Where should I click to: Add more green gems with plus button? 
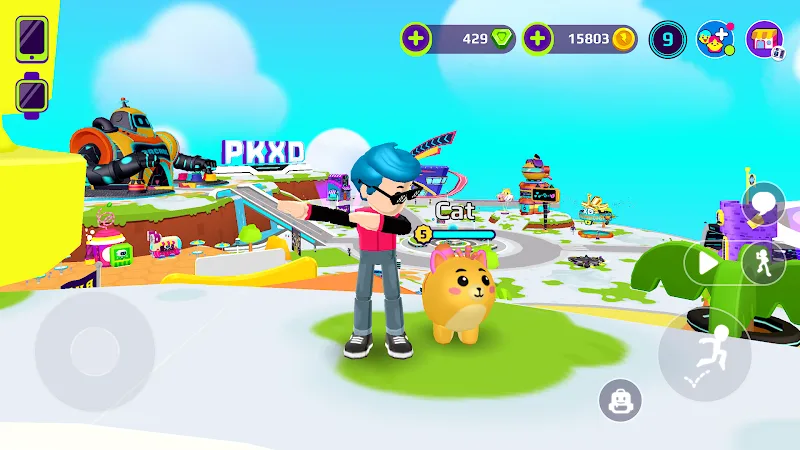416,39
